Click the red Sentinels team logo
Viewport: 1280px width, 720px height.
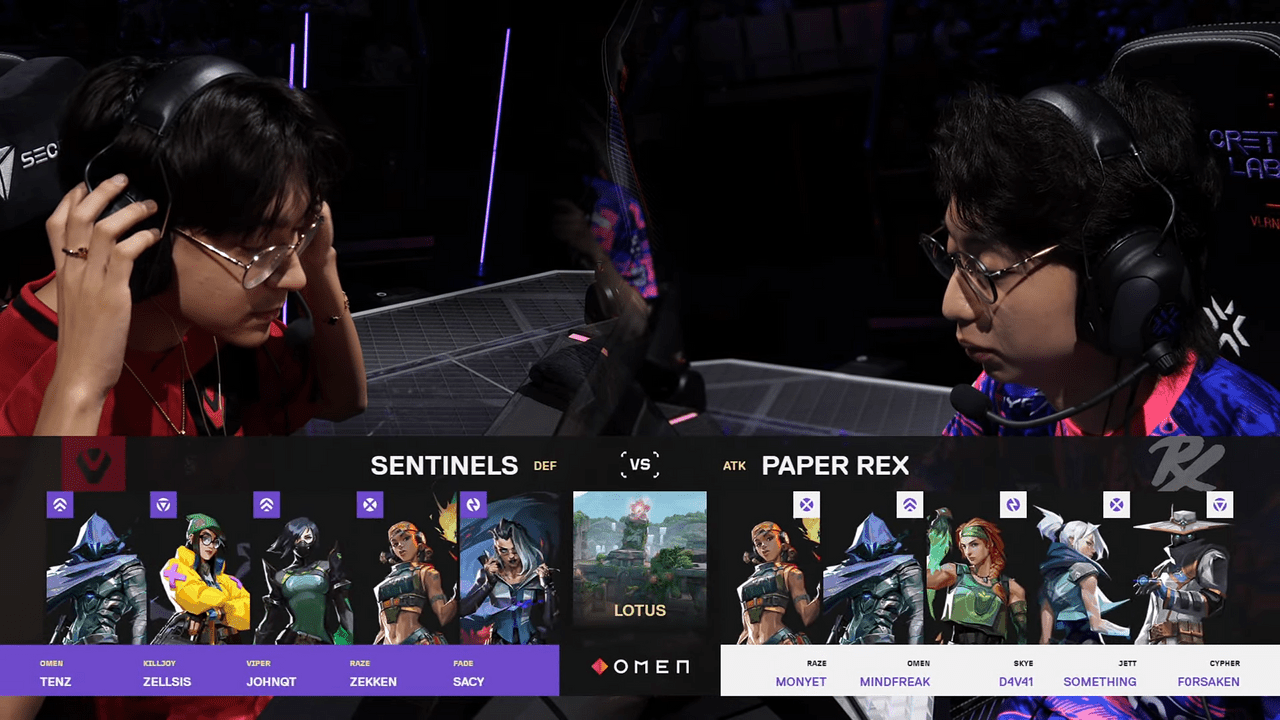coord(93,463)
